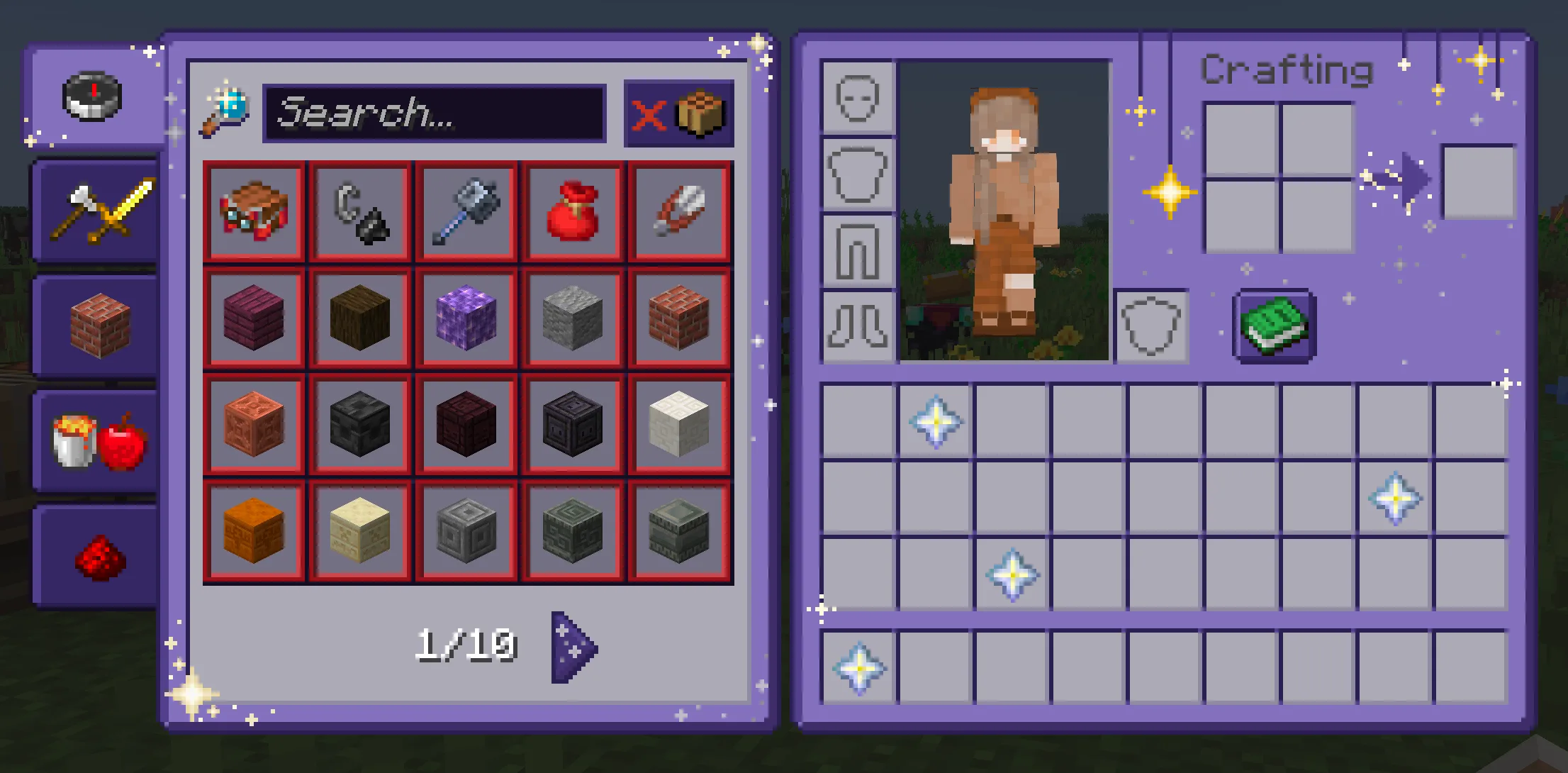The height and width of the screenshot is (773, 1568).
Task: Click the leggings armor slot outline
Action: tap(856, 252)
